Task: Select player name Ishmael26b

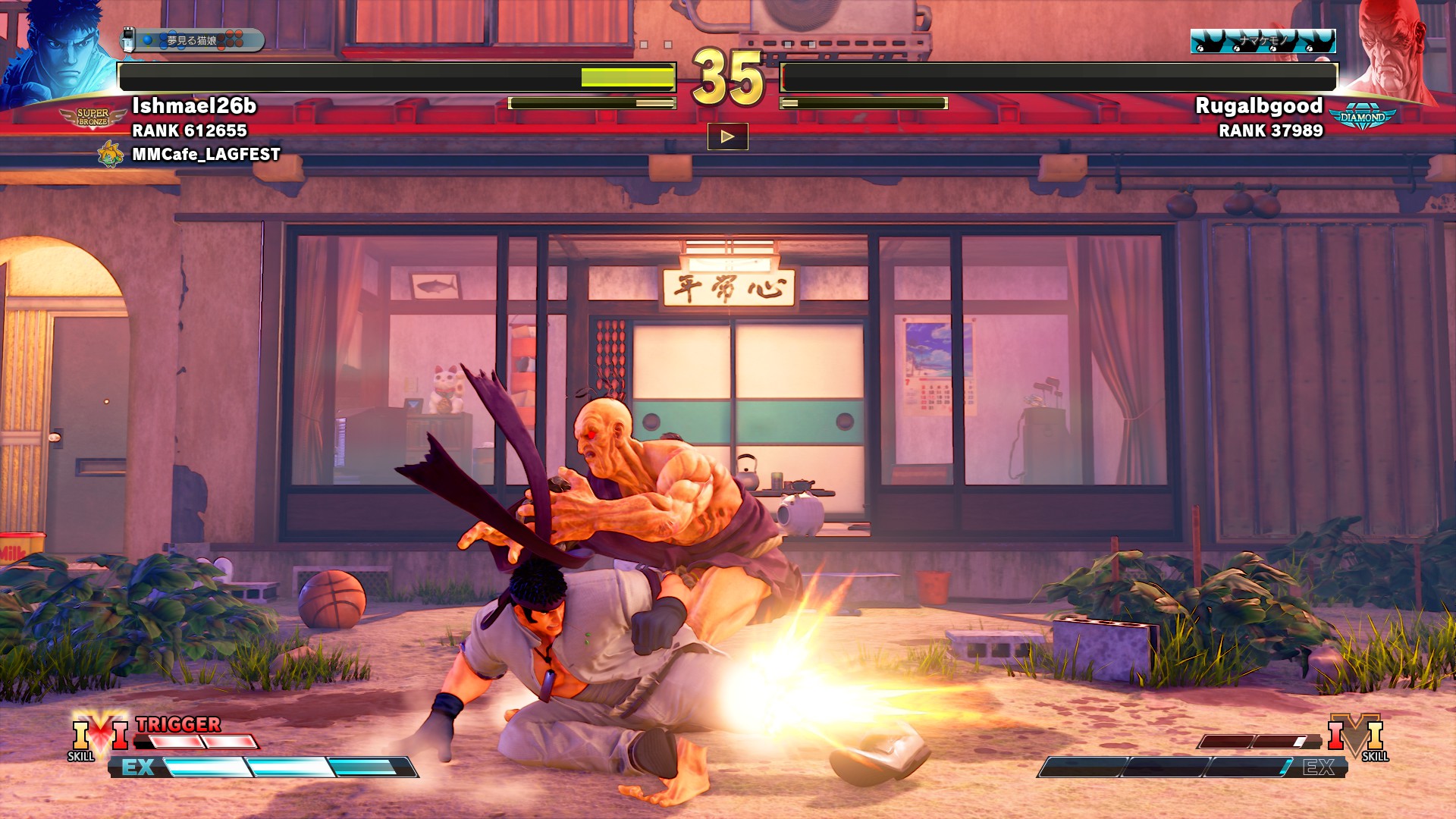Action: pyautogui.click(x=194, y=105)
